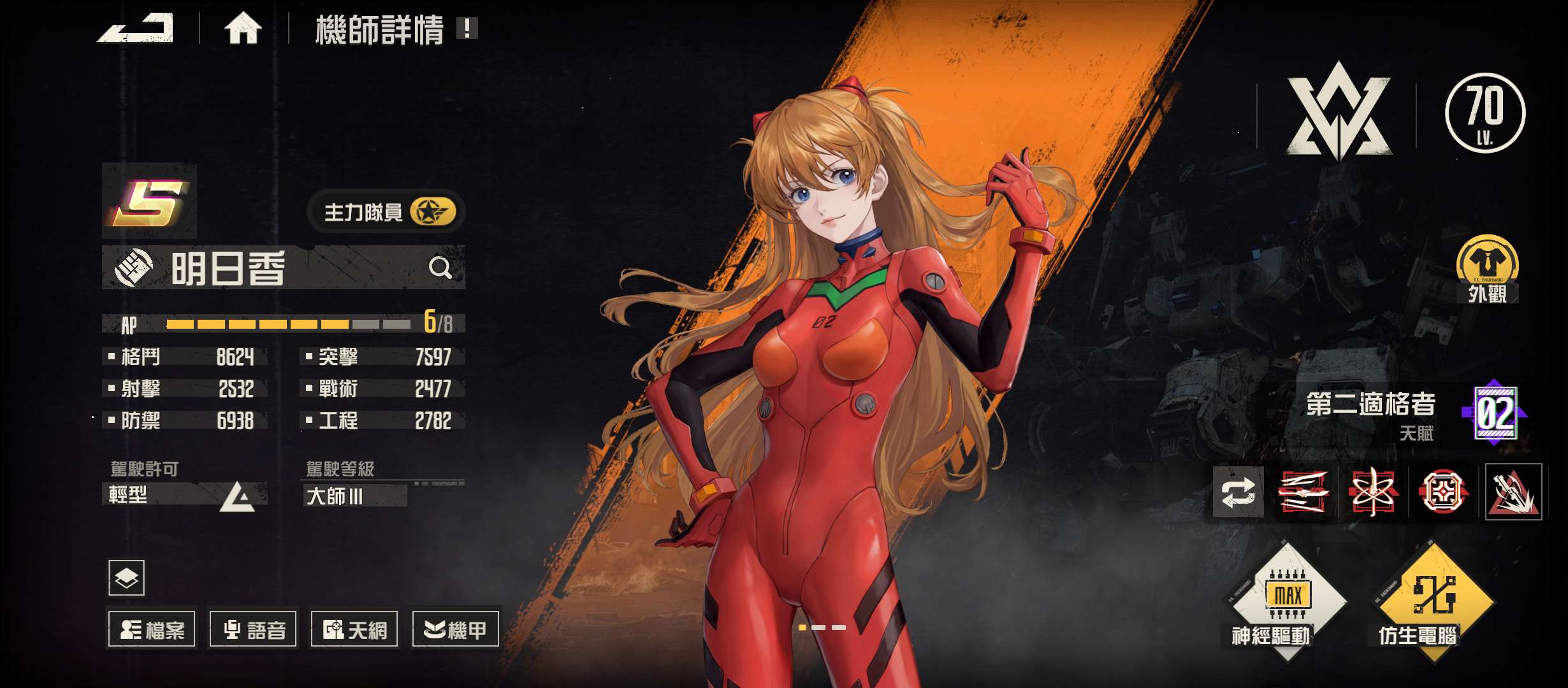Open the 語音 voice button
This screenshot has width=1568, height=688.
[x=253, y=629]
